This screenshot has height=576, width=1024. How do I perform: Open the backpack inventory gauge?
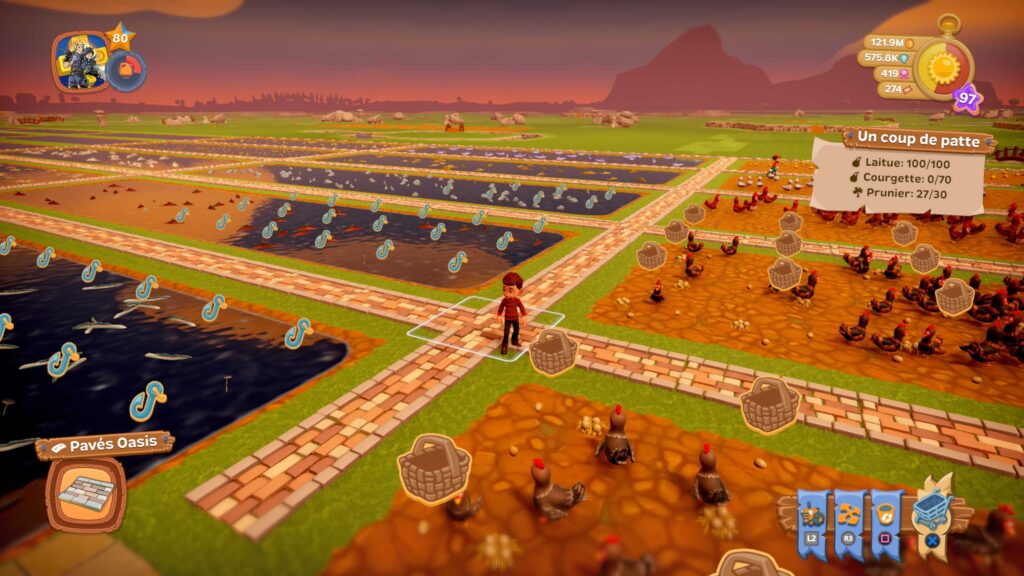click(127, 70)
